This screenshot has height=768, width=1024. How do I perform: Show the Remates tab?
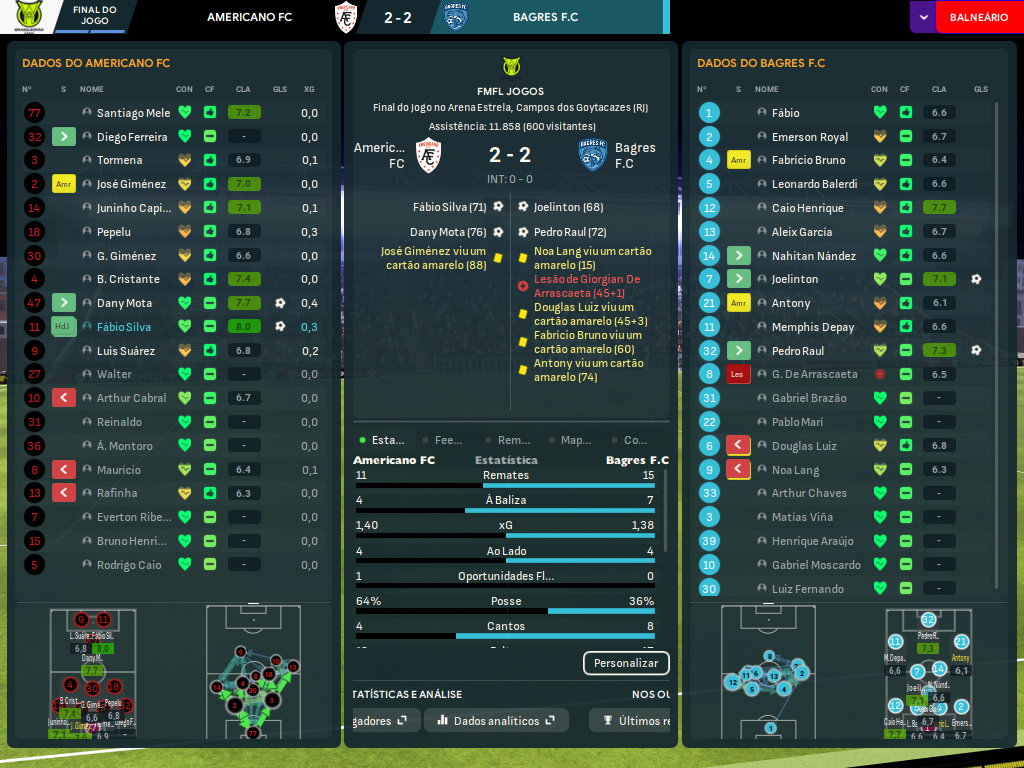510,440
